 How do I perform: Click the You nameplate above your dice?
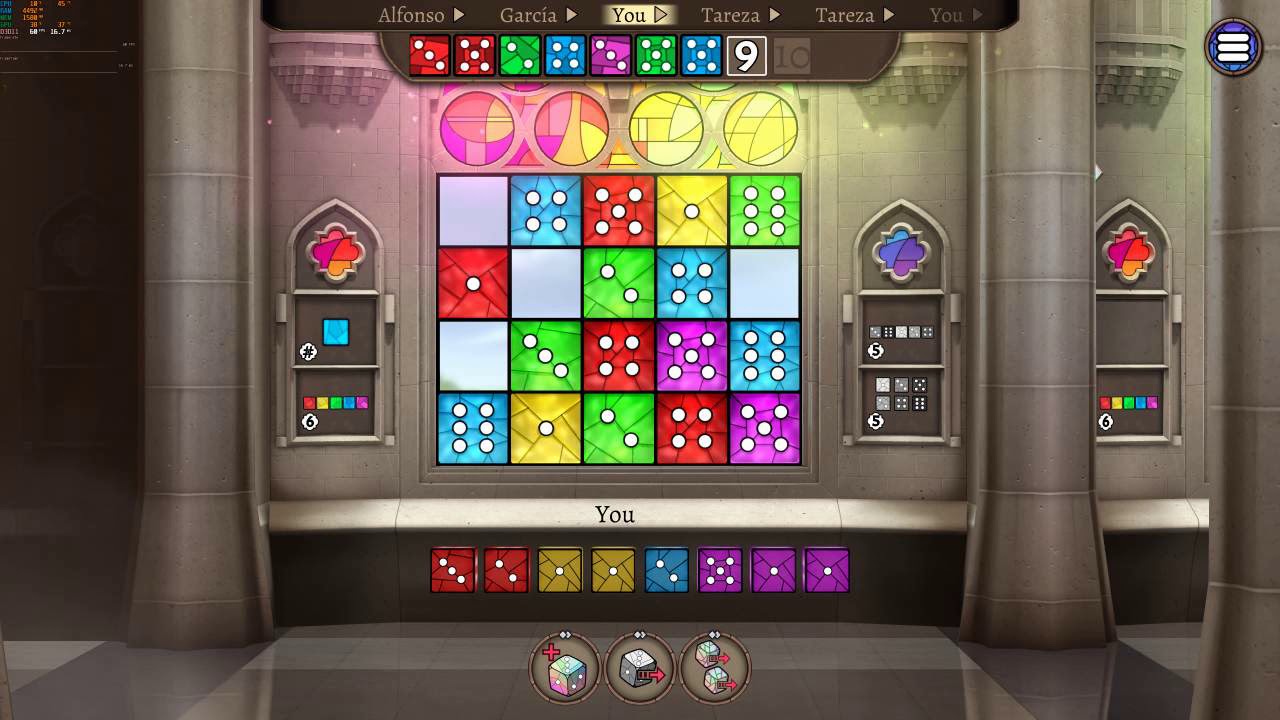tap(614, 515)
